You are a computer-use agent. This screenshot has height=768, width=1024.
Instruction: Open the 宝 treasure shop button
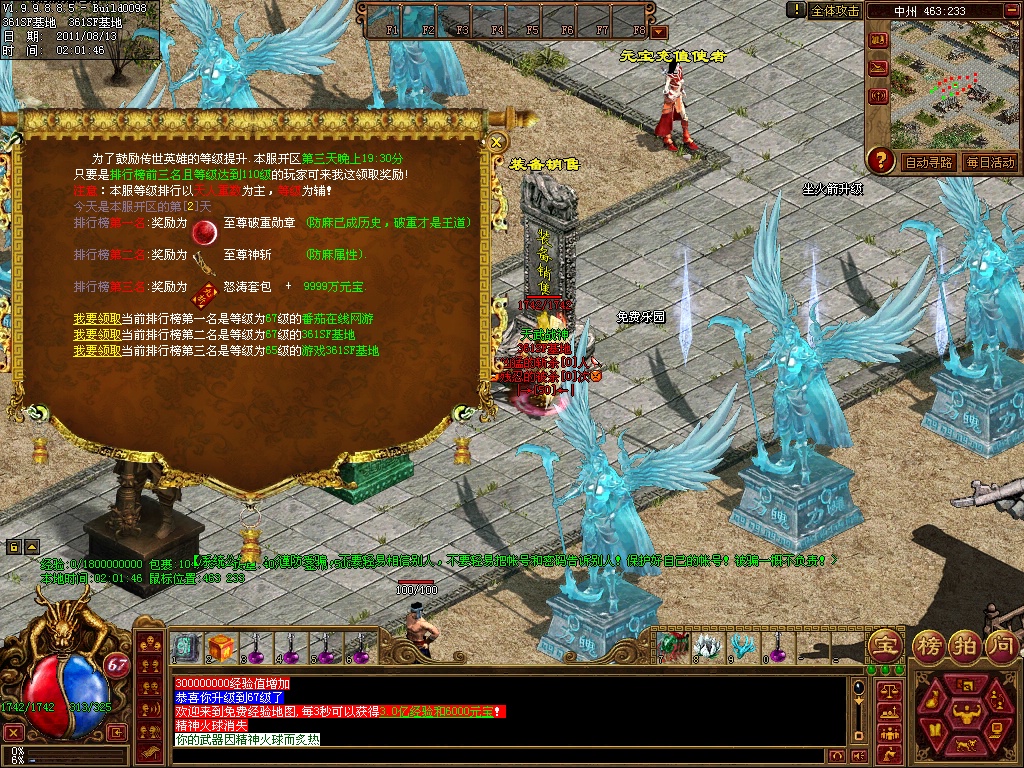click(883, 645)
